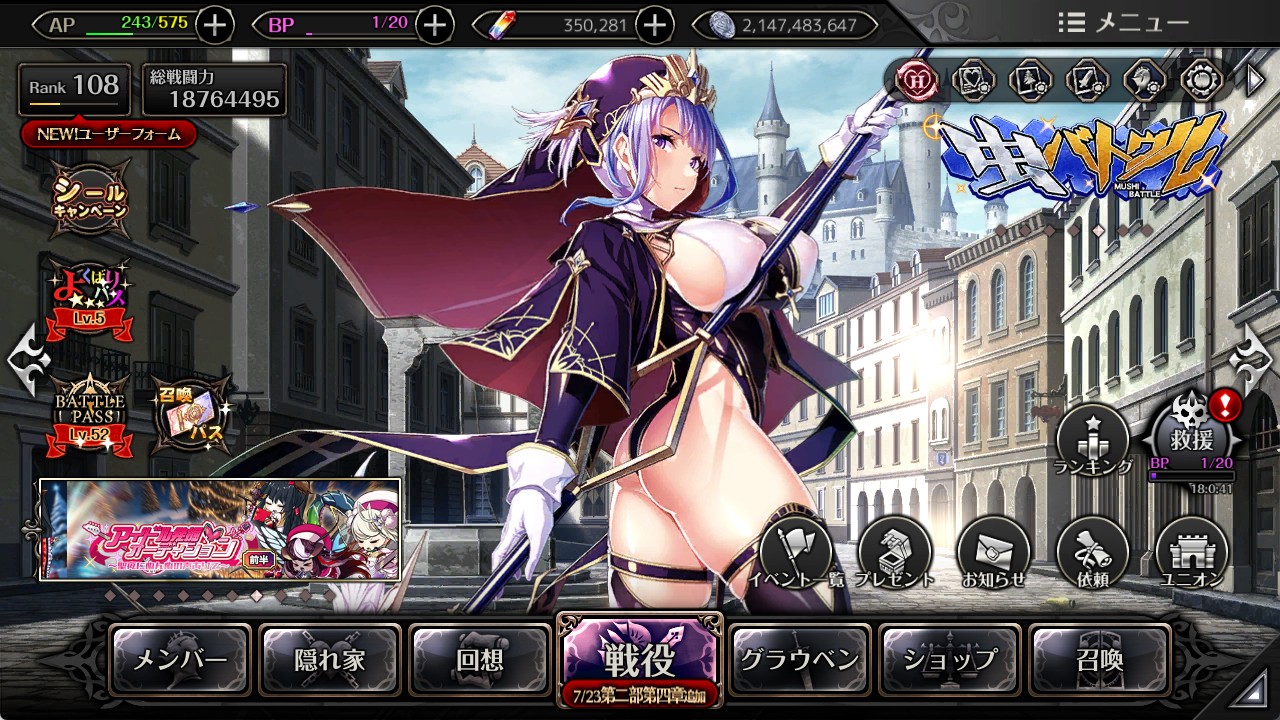Open the idol audition event banner
The width and height of the screenshot is (1280, 720).
click(220, 529)
